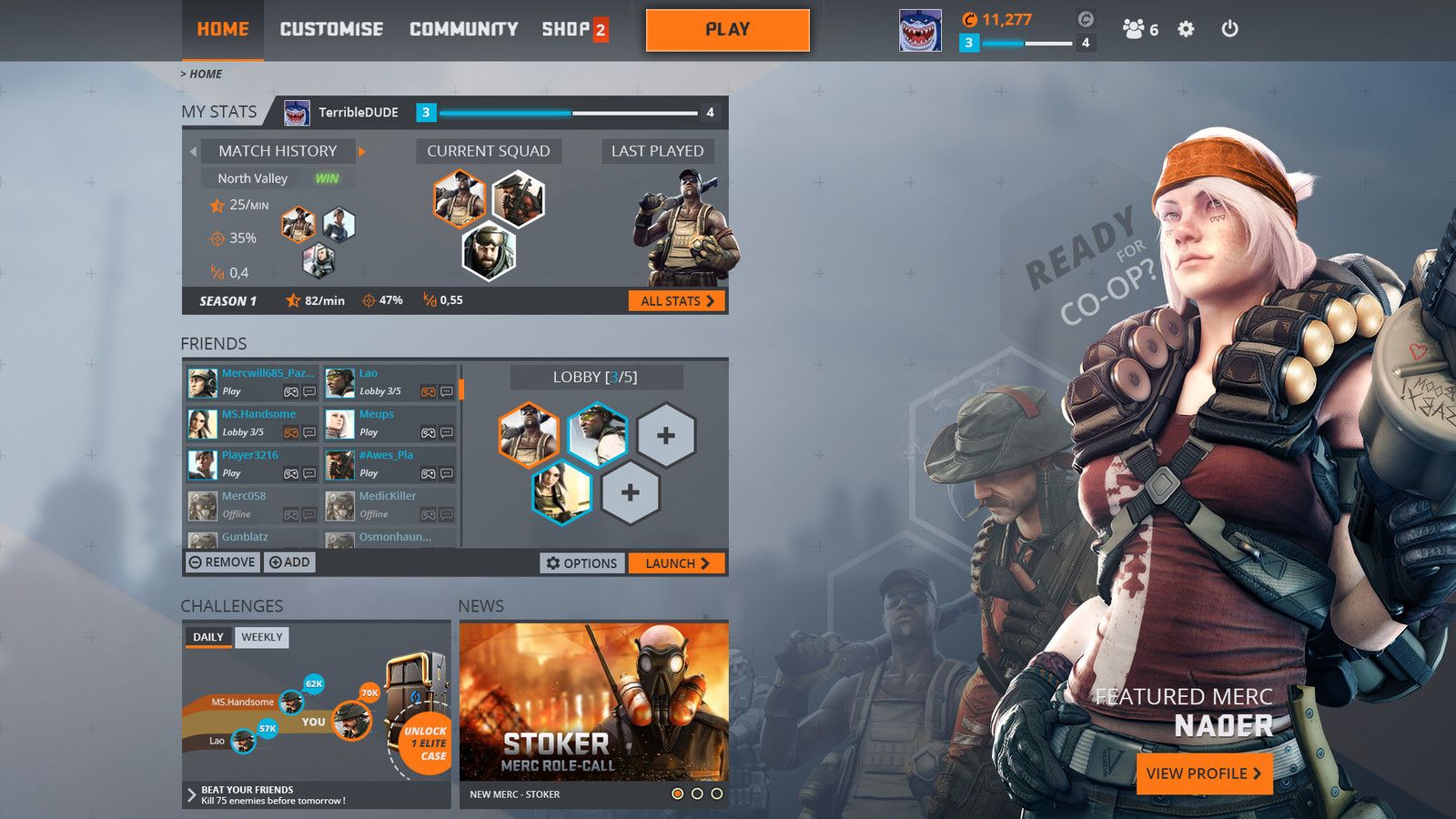Expand next match in Match History with right arrow
This screenshot has height=819, width=1456.
coord(361,151)
